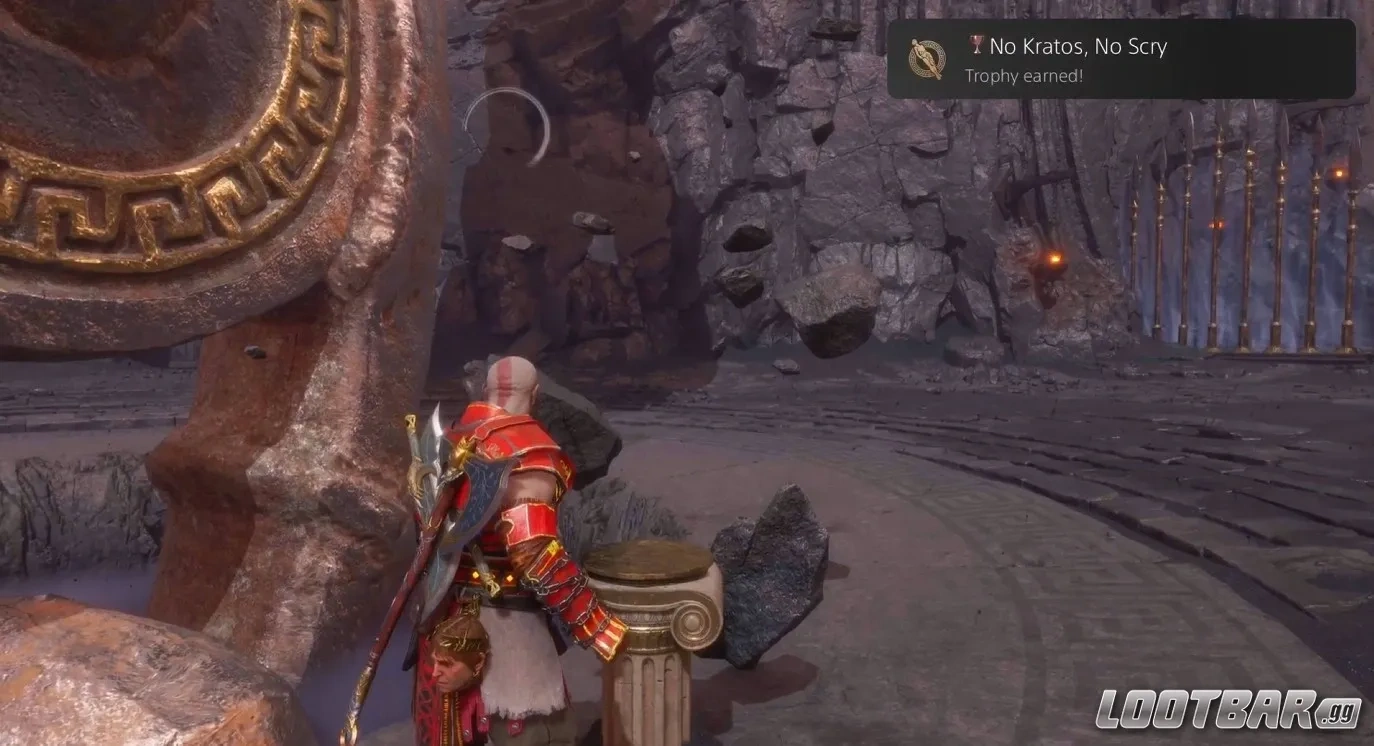
Task: Select the bronze trophy cup icon
Action: (x=976, y=43)
